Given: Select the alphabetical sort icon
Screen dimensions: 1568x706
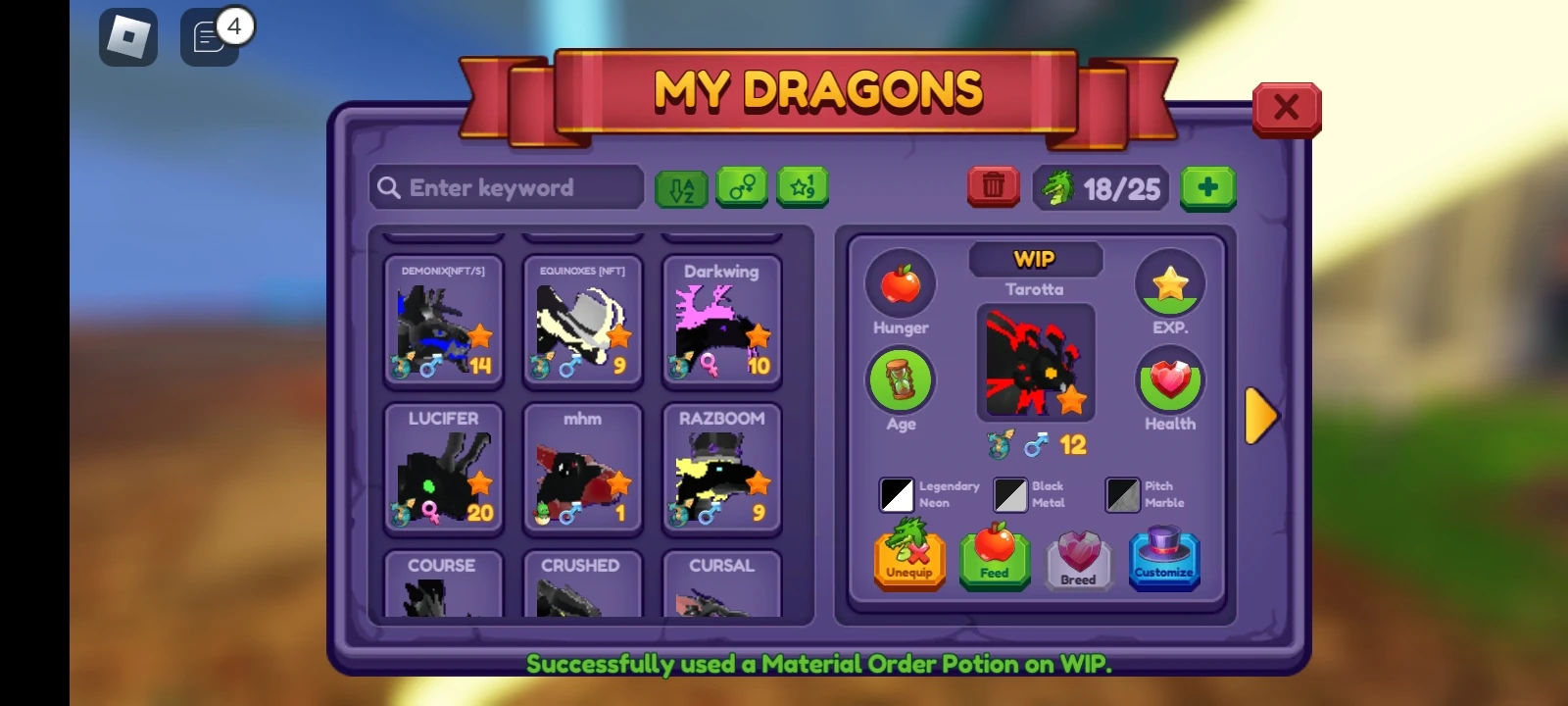Looking at the screenshot, I should [x=681, y=187].
